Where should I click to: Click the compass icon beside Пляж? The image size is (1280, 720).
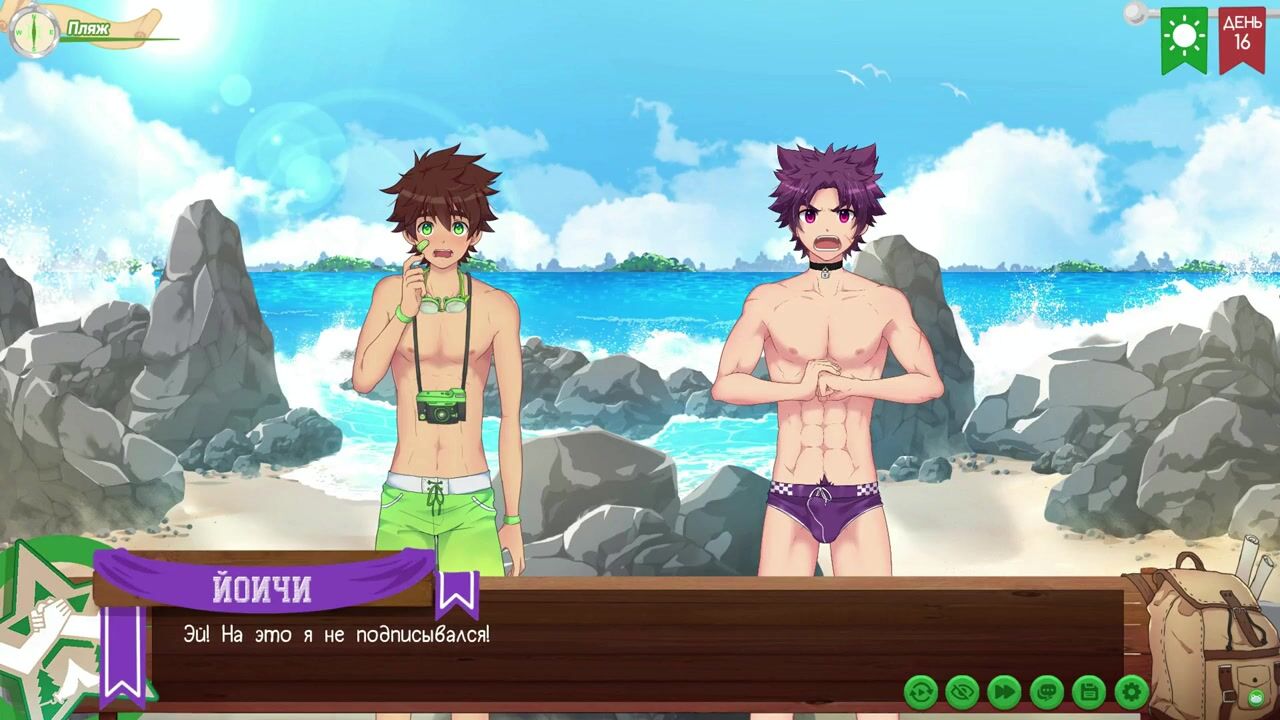point(32,32)
